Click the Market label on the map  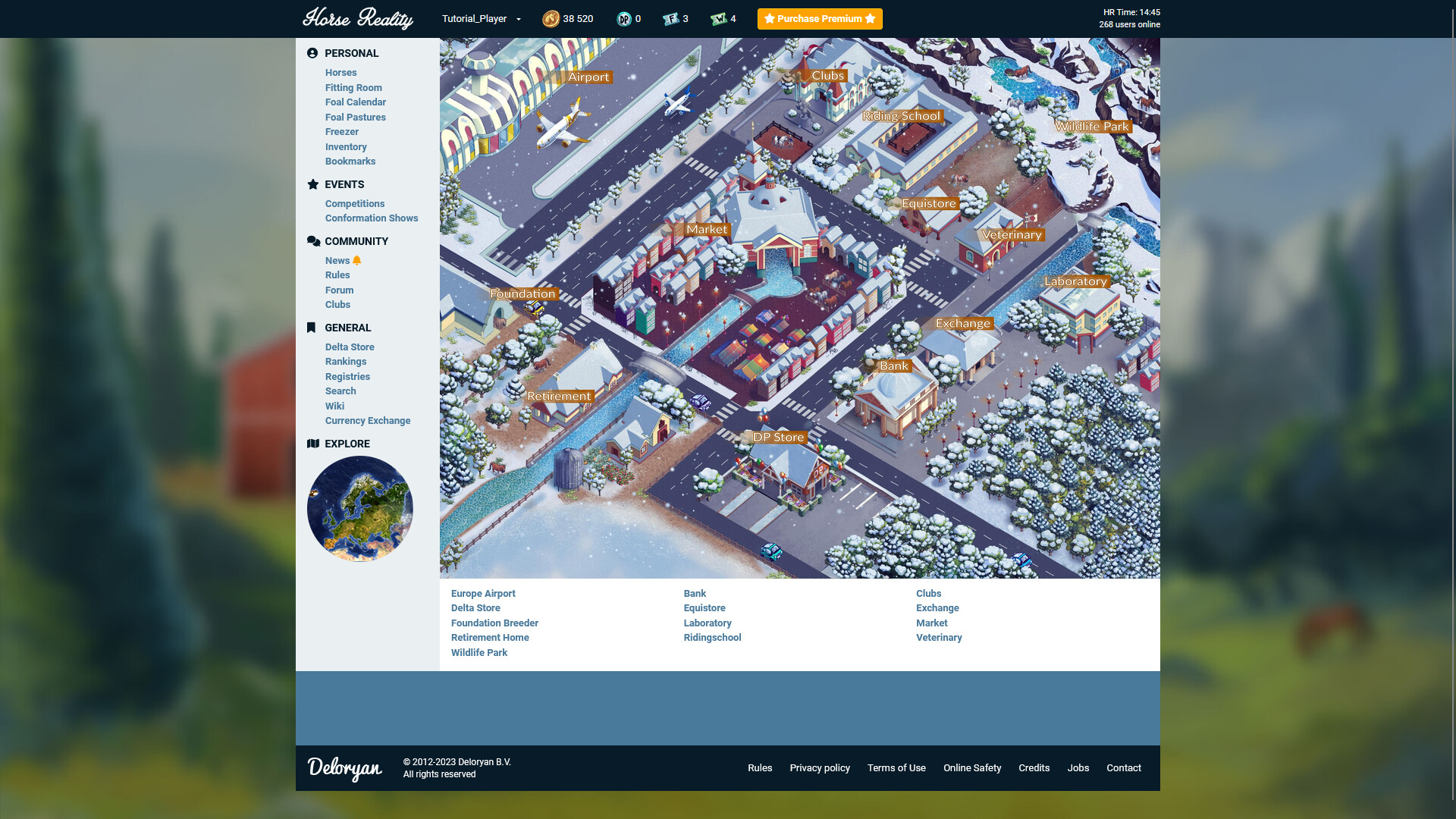(706, 228)
